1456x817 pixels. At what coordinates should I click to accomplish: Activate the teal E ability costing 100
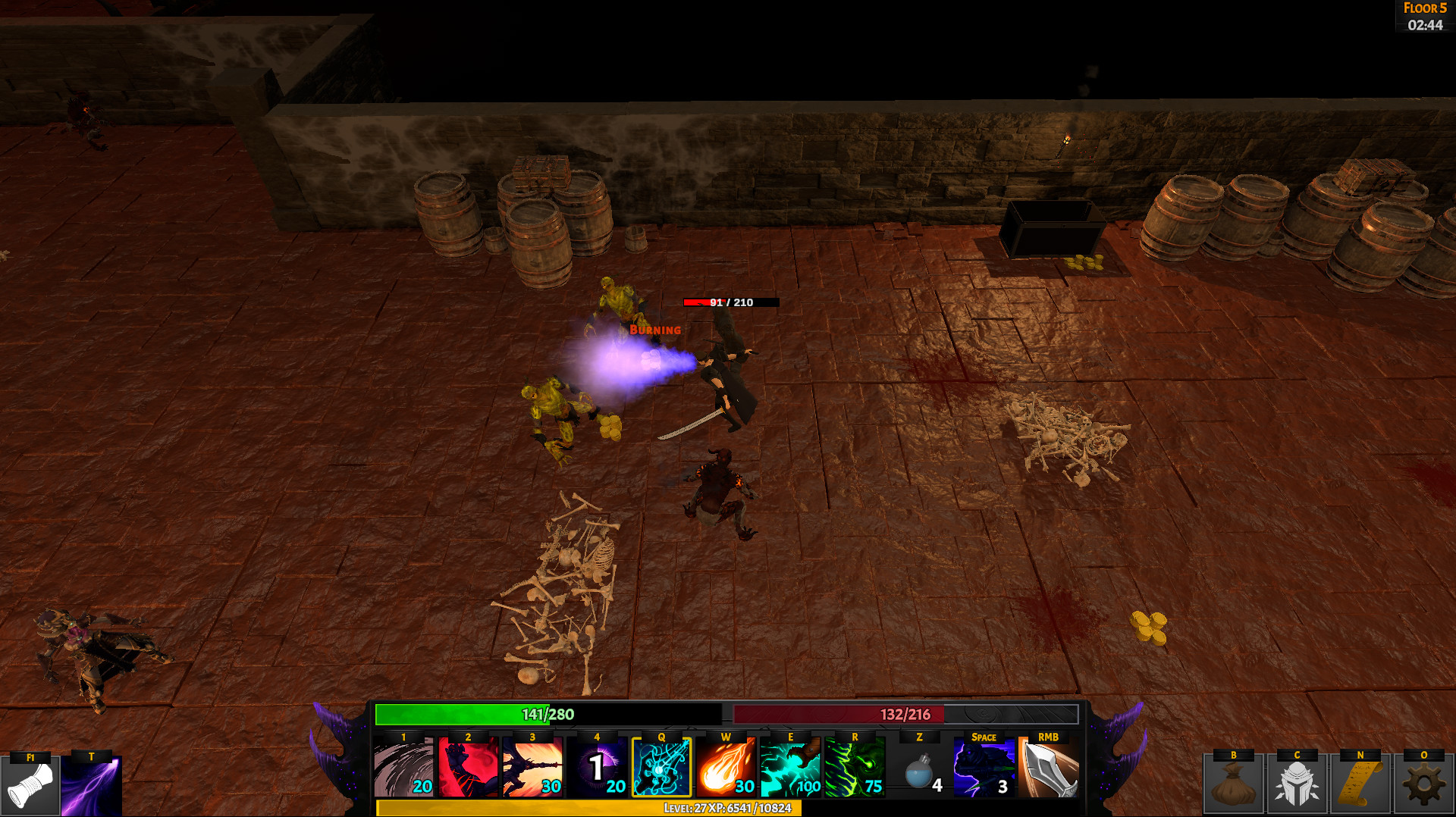click(789, 768)
